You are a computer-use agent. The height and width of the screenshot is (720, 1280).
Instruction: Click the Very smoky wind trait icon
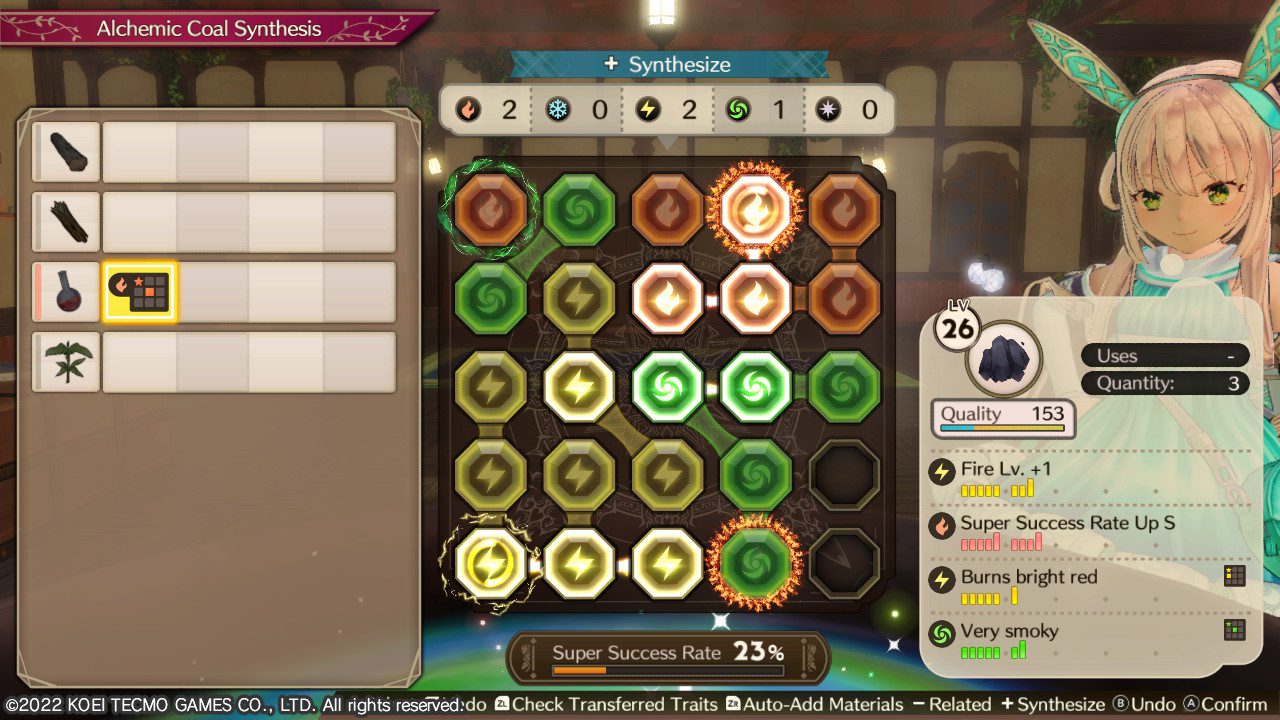coord(941,632)
